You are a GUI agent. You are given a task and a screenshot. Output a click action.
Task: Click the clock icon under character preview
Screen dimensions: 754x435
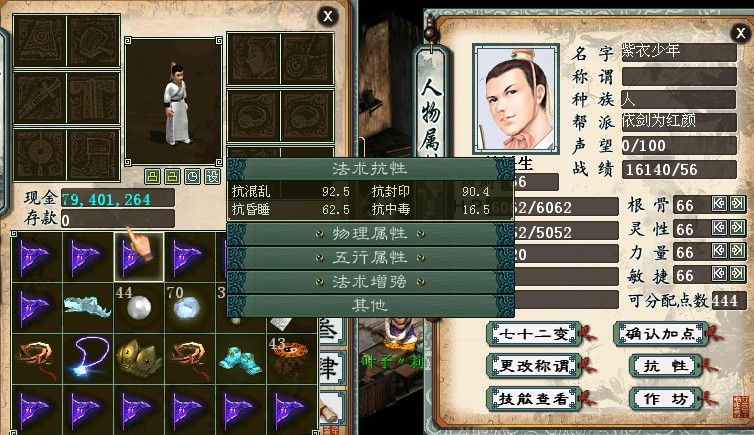192,177
